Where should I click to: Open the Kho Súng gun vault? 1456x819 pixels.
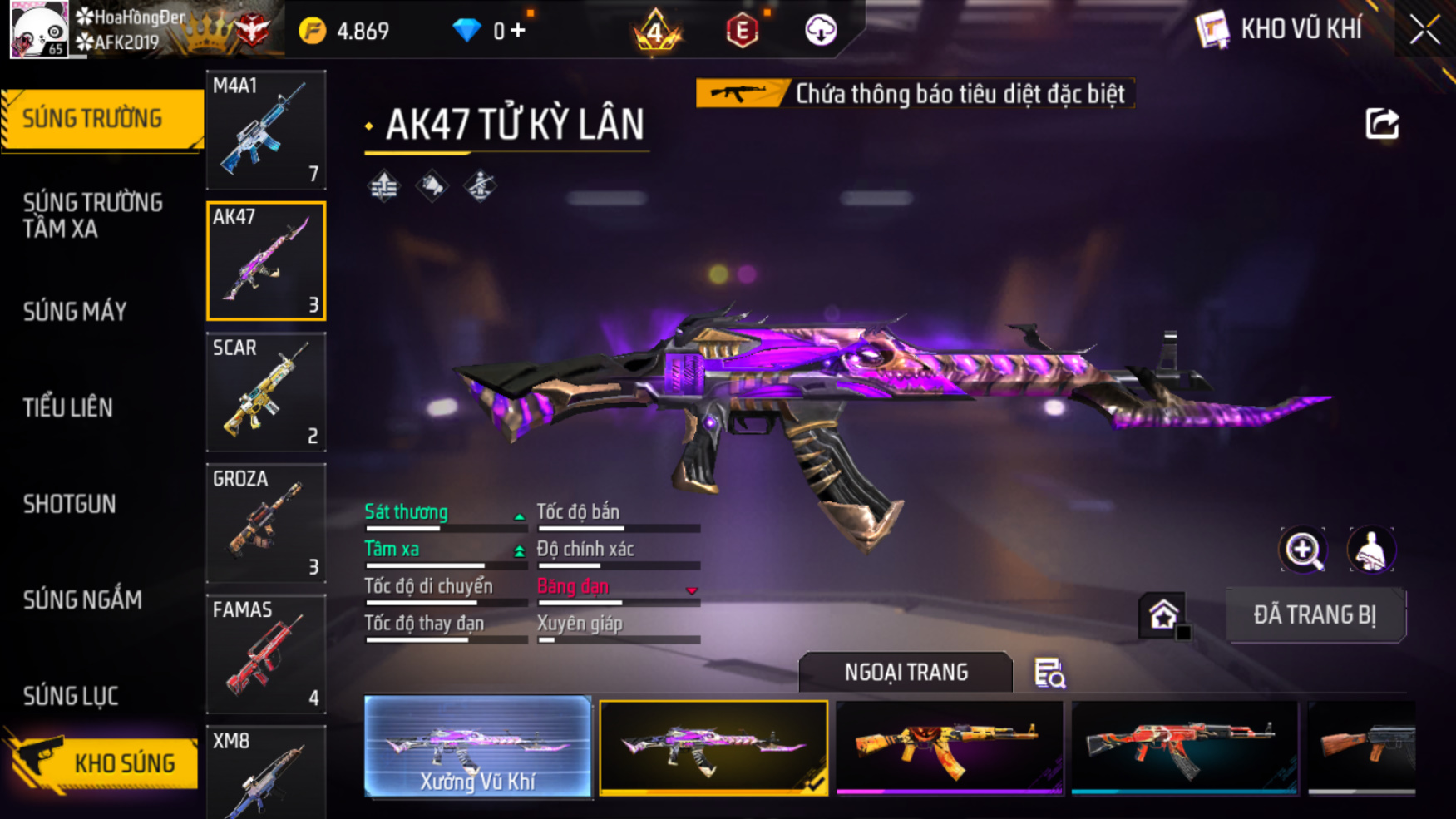[x=104, y=762]
